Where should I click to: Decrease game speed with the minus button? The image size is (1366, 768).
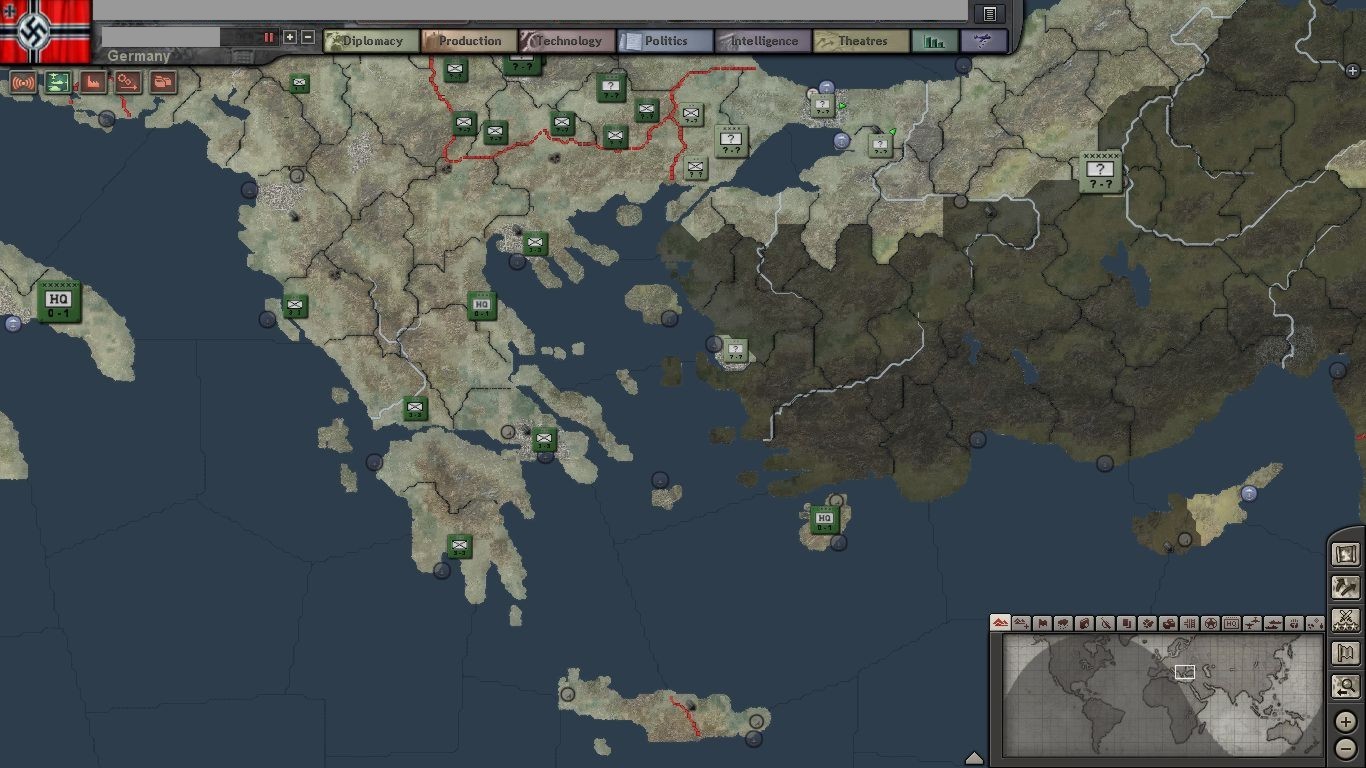click(308, 37)
